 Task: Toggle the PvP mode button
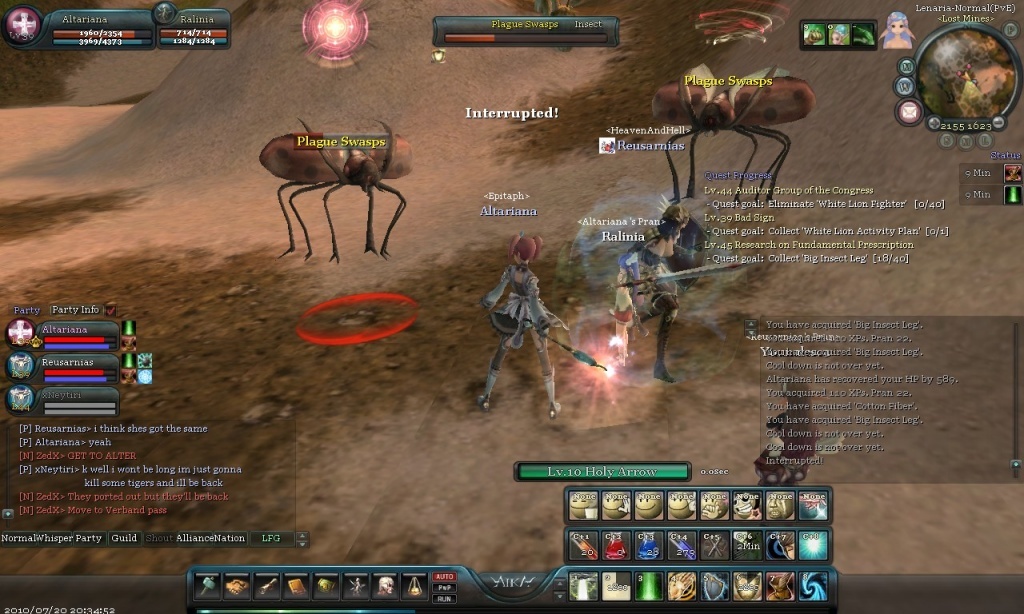(444, 588)
